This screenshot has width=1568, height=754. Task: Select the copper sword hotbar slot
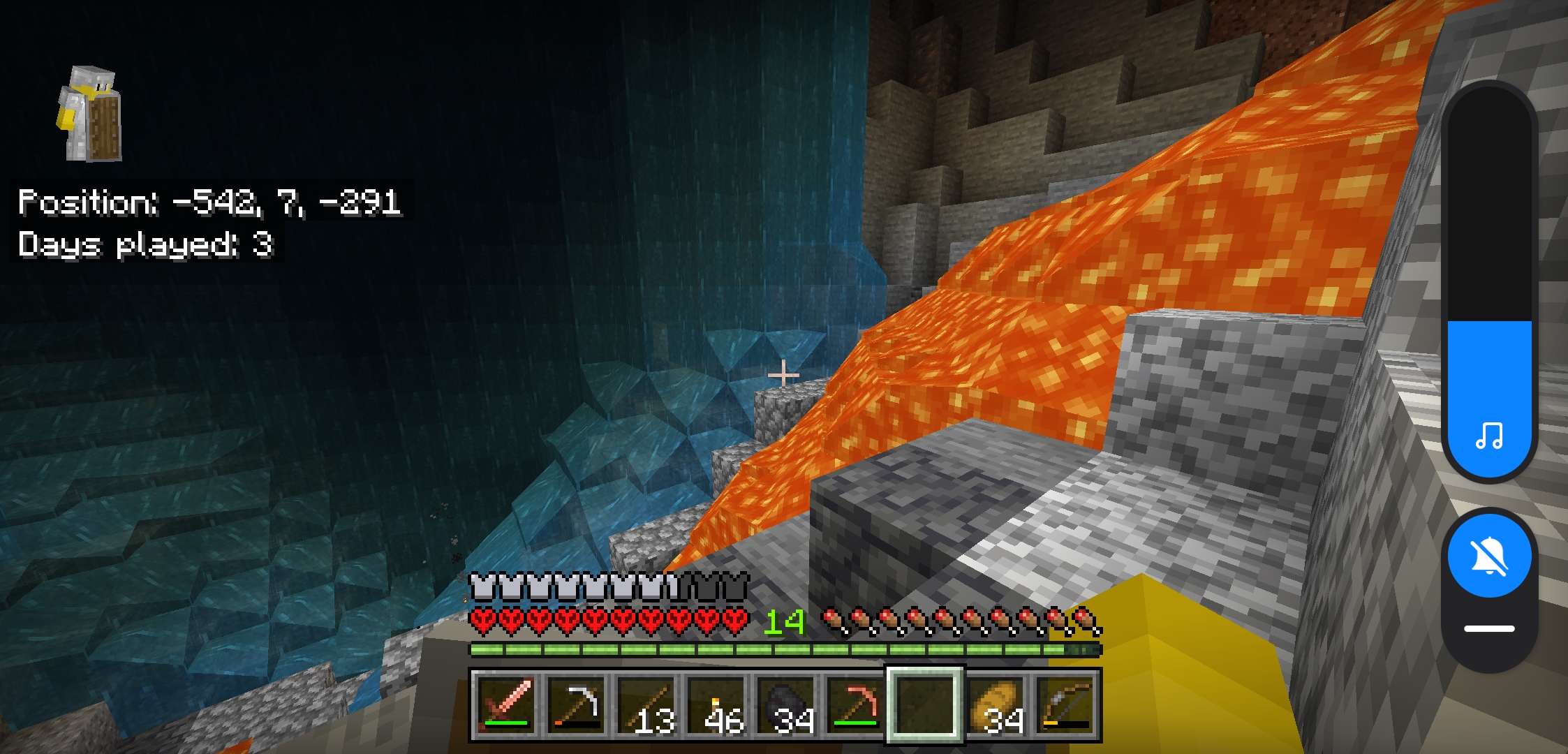click(x=506, y=704)
